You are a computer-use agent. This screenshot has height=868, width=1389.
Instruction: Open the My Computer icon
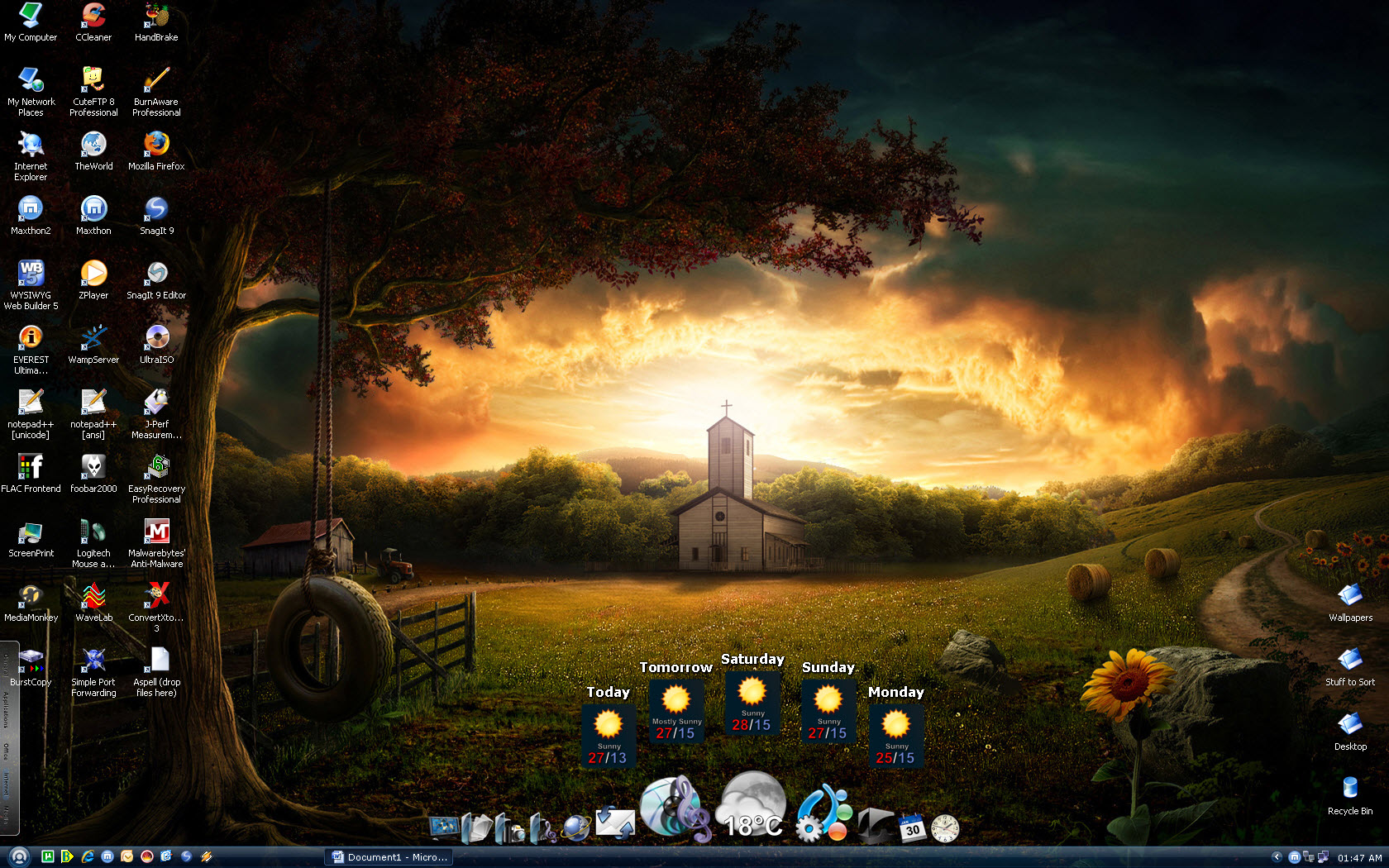pos(31,16)
